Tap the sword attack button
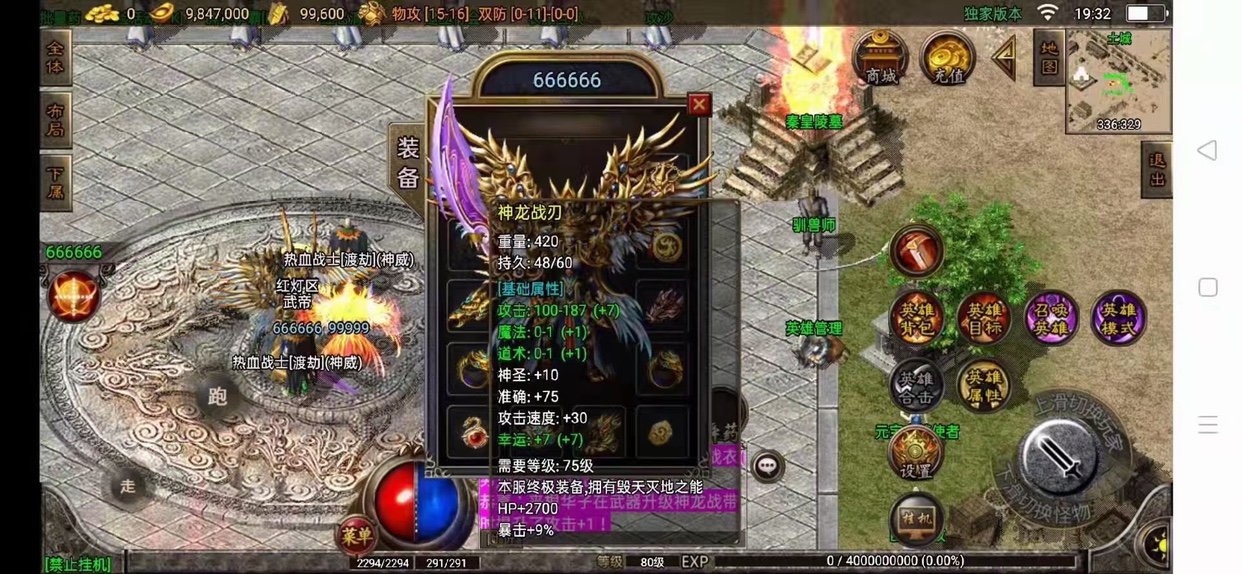The image size is (1242, 574). pyautogui.click(x=1062, y=458)
